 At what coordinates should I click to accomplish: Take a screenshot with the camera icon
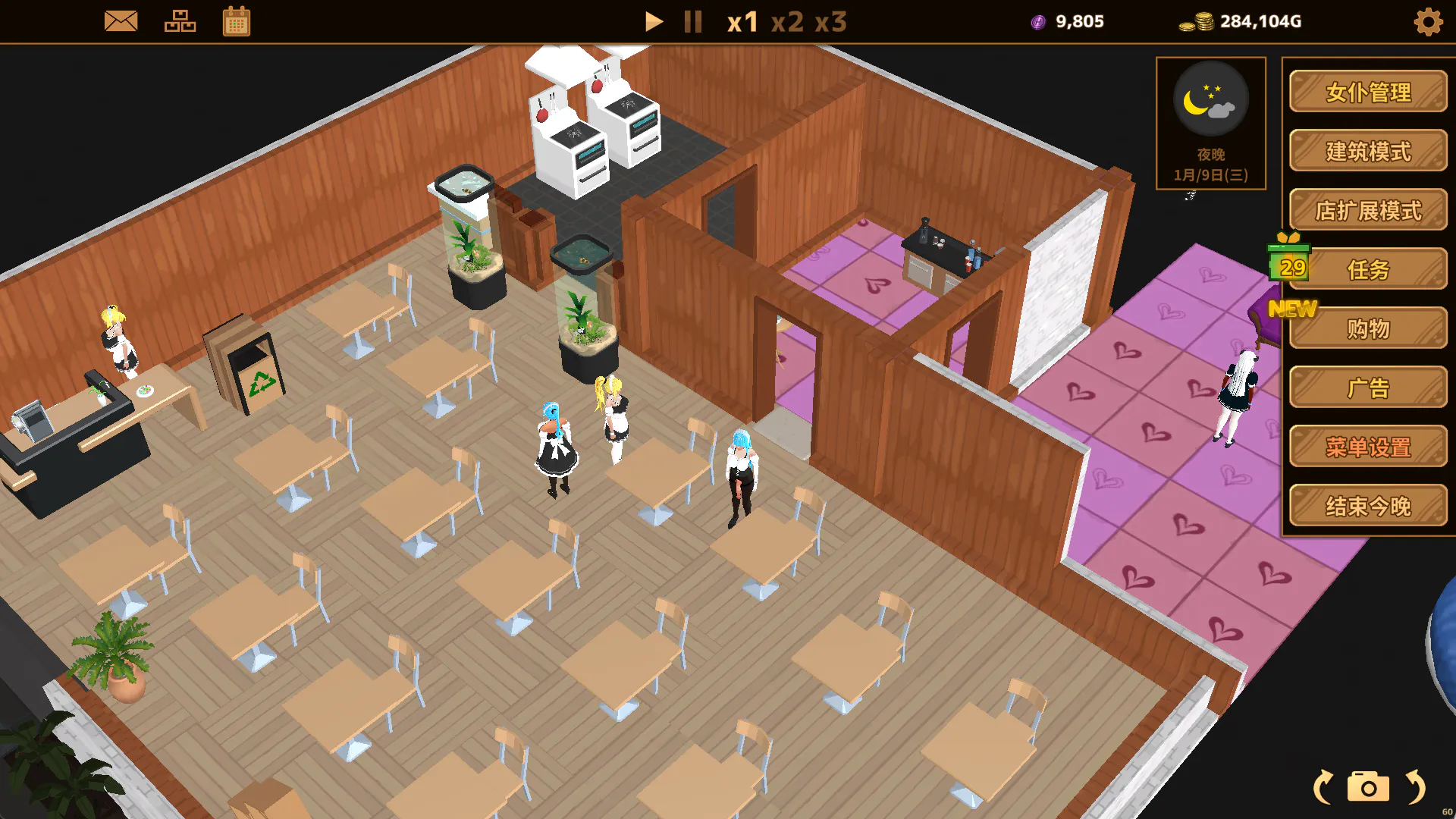1368,787
